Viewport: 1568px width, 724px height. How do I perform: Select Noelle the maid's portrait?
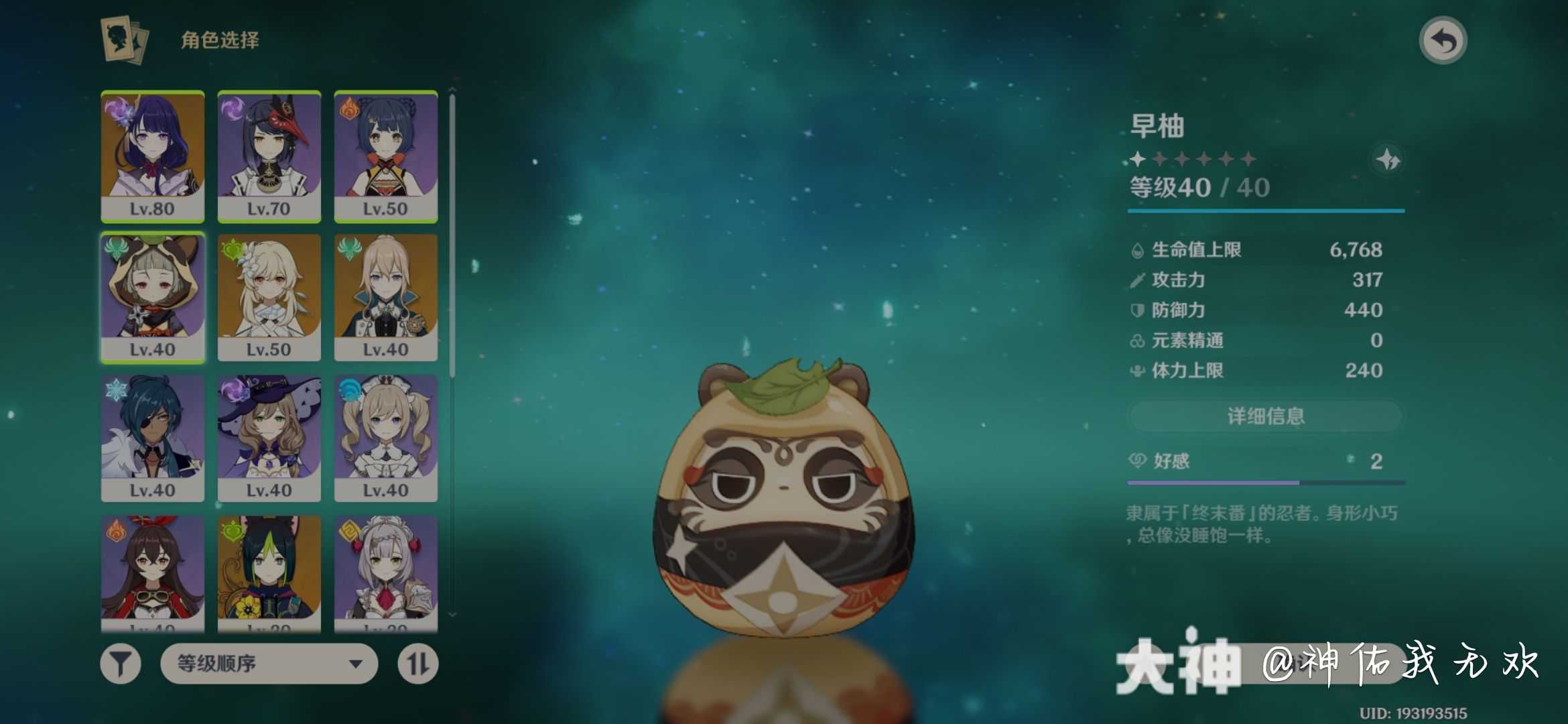386,573
